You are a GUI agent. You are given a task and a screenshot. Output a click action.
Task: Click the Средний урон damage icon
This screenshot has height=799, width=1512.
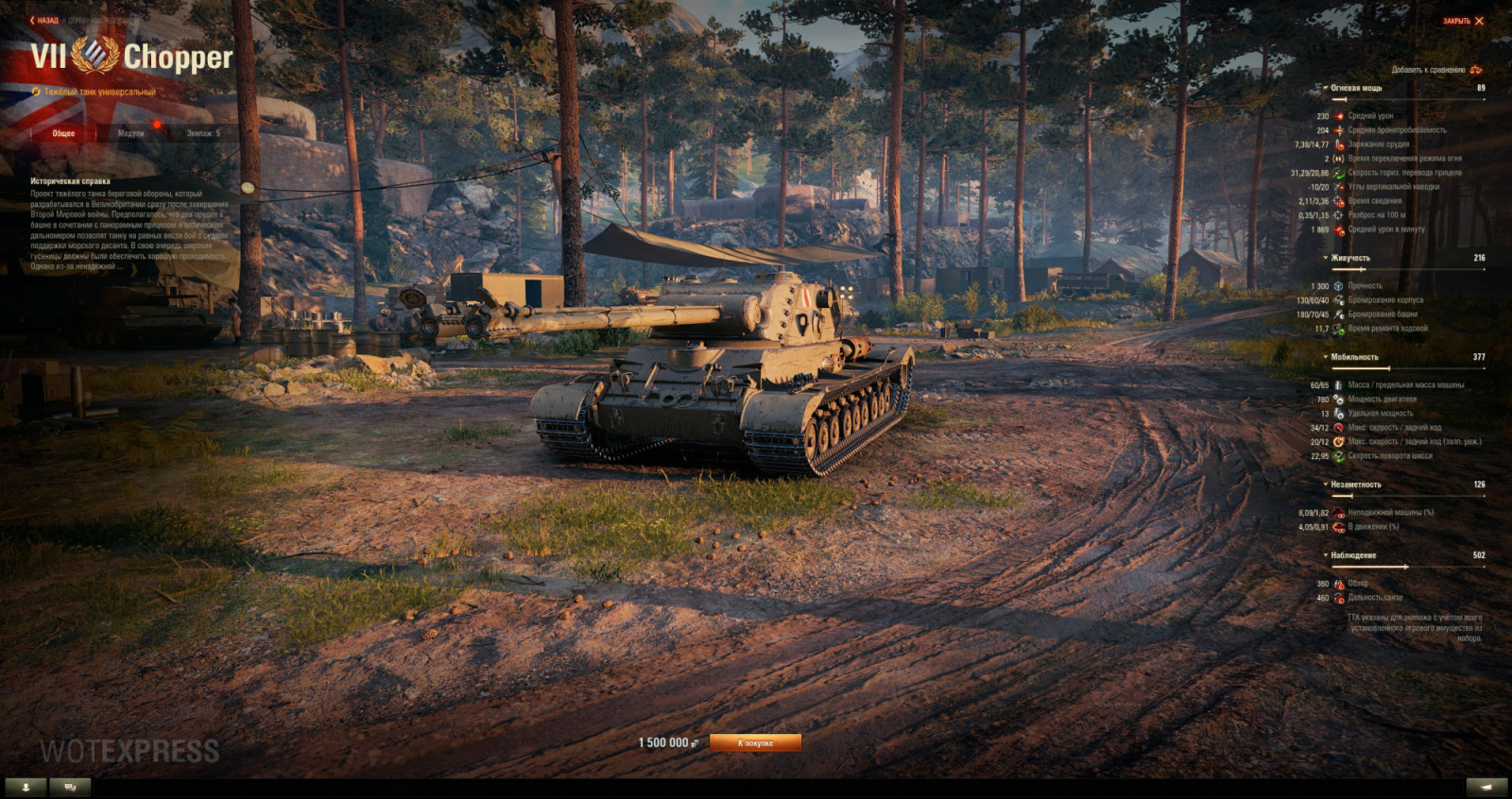pos(1341,116)
